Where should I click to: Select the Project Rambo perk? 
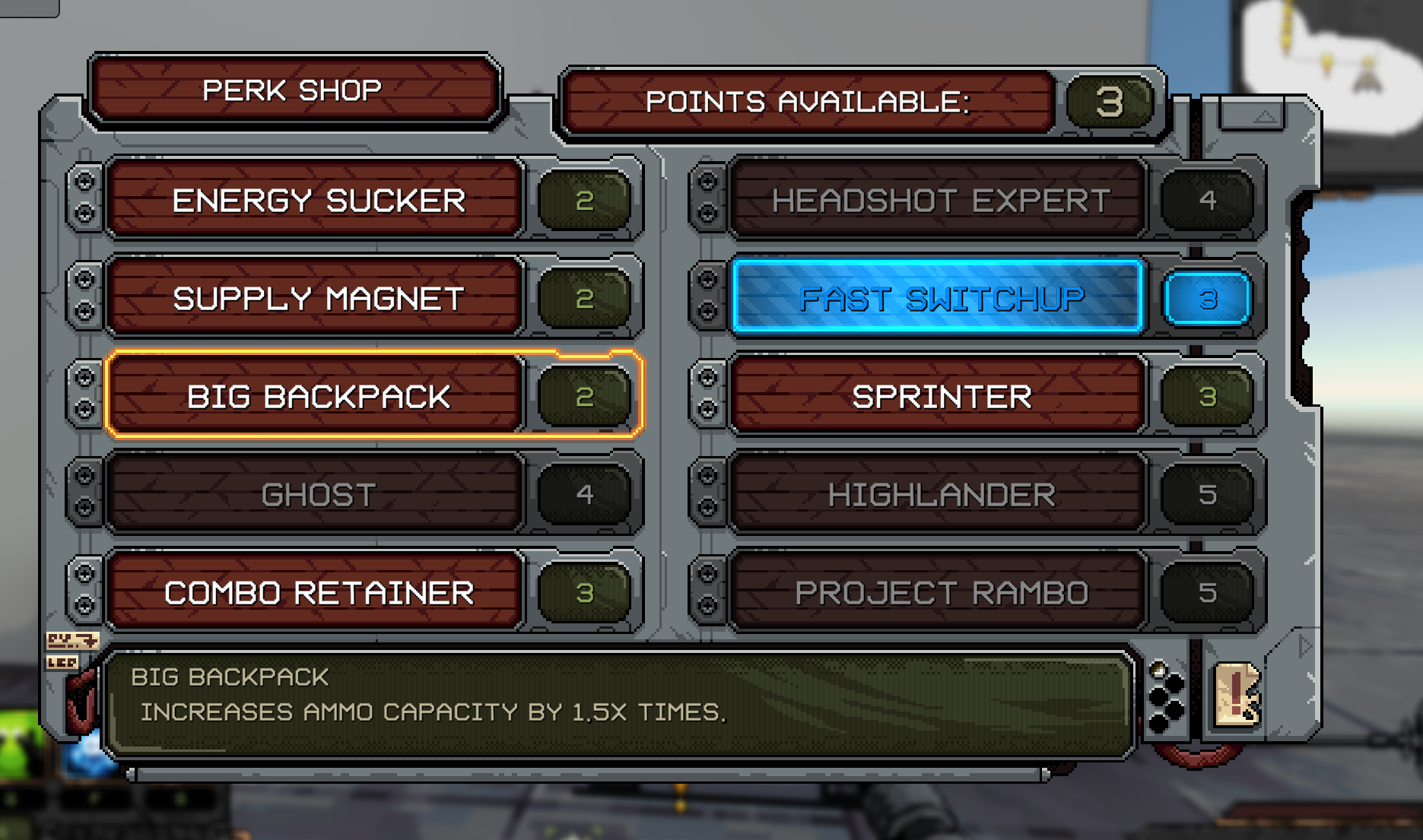point(939,593)
